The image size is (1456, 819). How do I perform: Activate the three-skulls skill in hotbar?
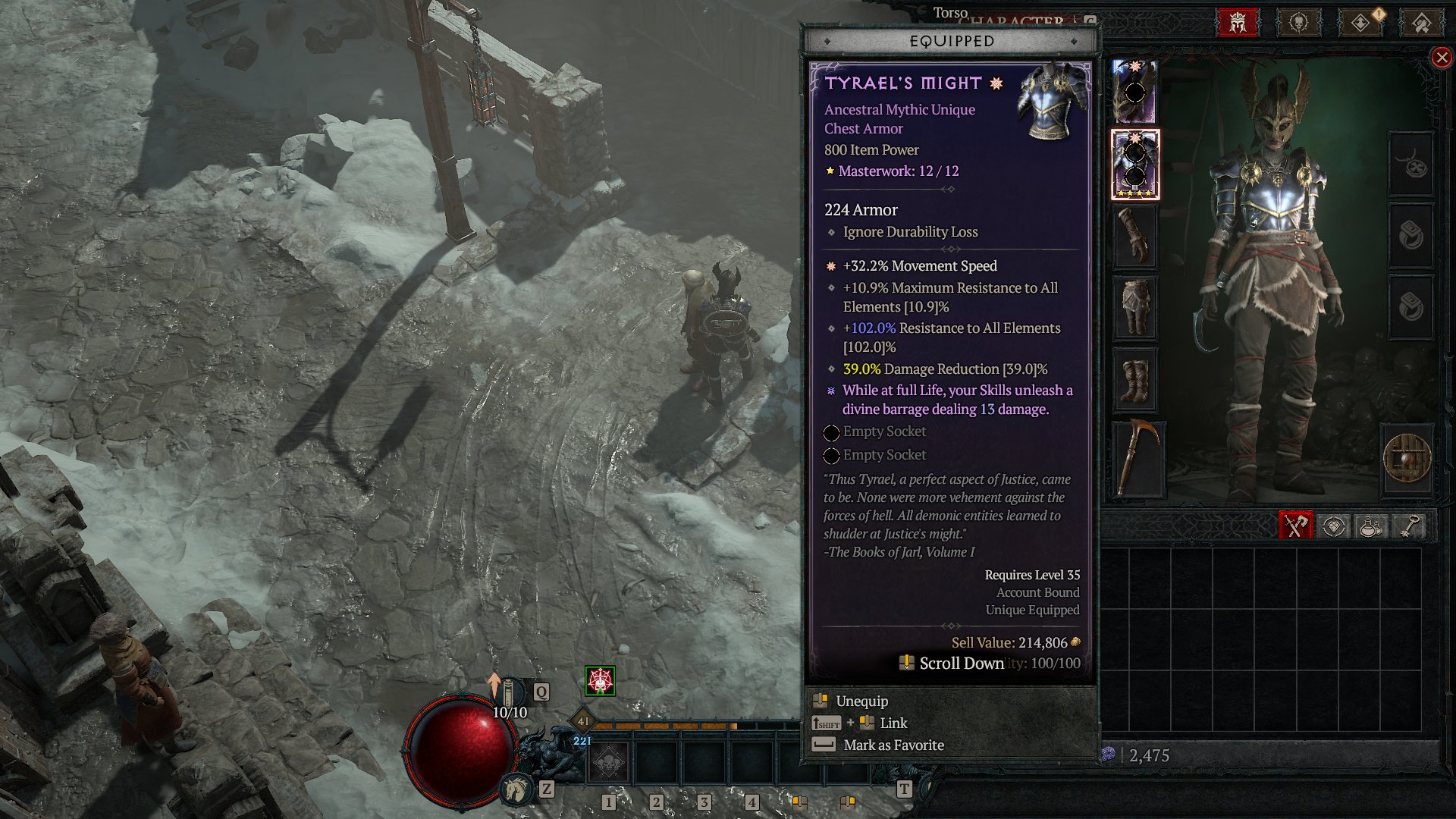(608, 761)
